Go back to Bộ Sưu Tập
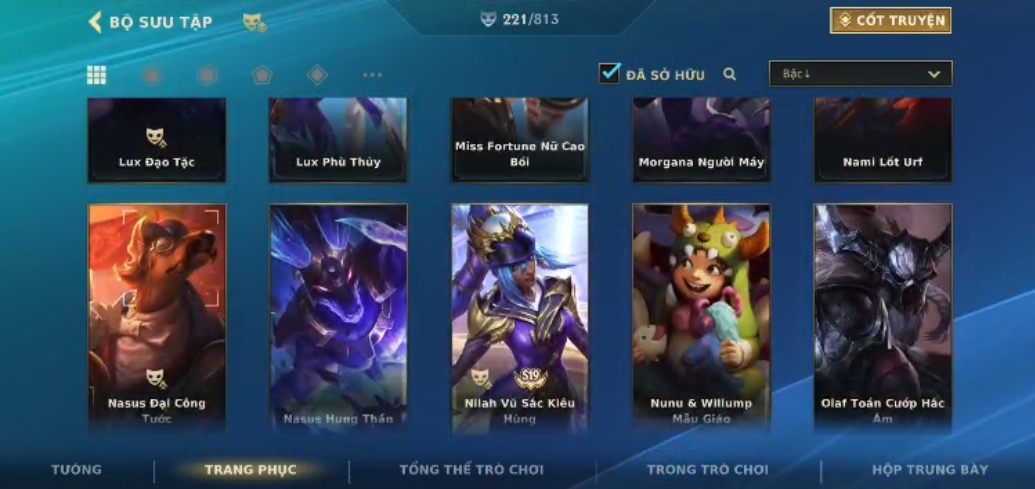Screen dimensions: 1035x489 150,22
